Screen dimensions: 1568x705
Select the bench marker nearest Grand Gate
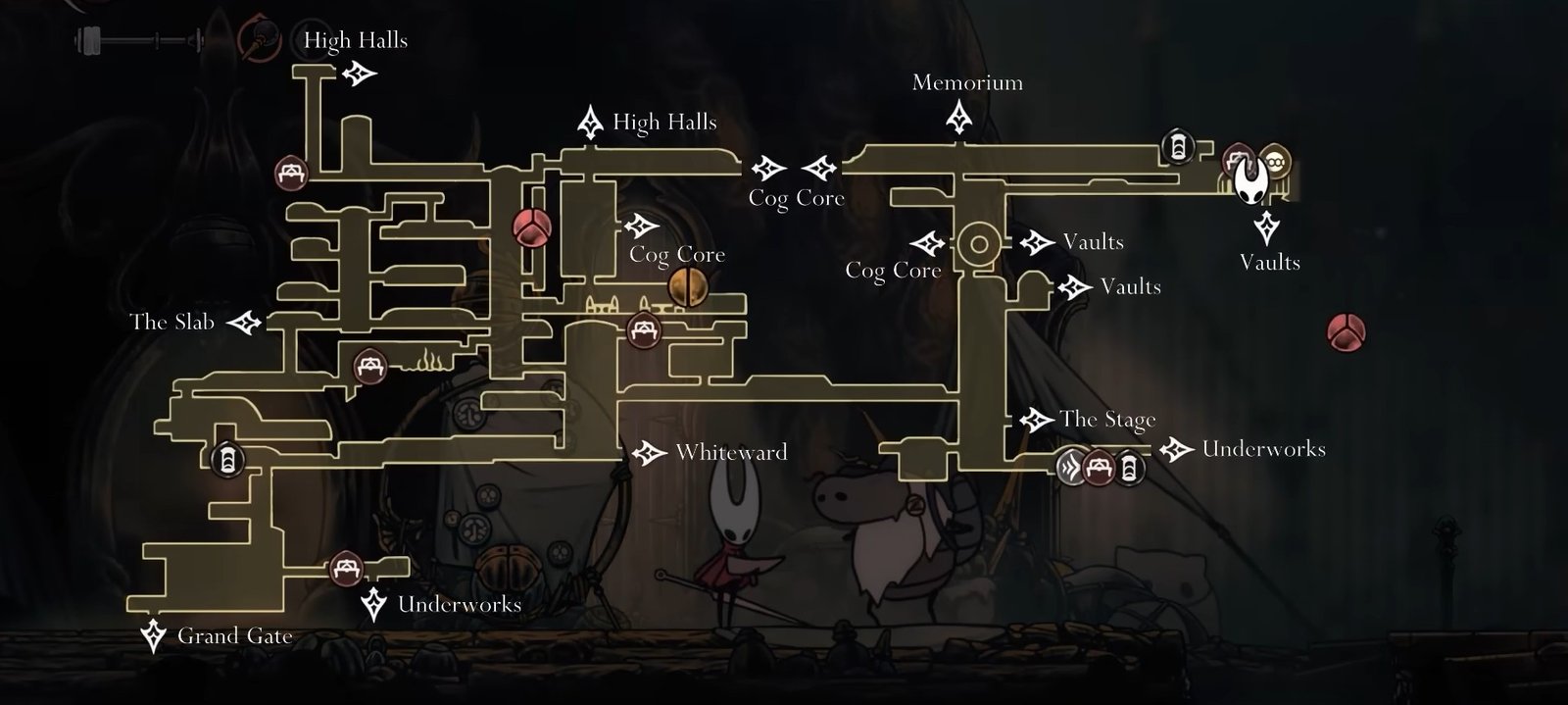click(345, 568)
